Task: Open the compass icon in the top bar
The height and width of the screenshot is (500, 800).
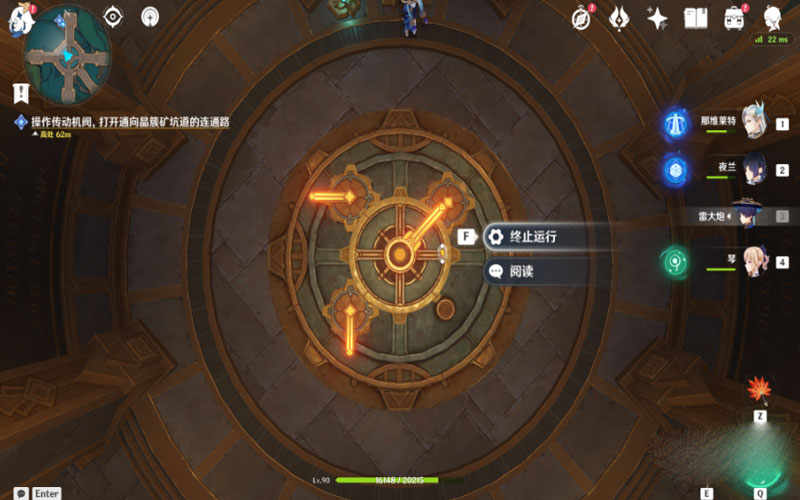Action: coord(582,18)
